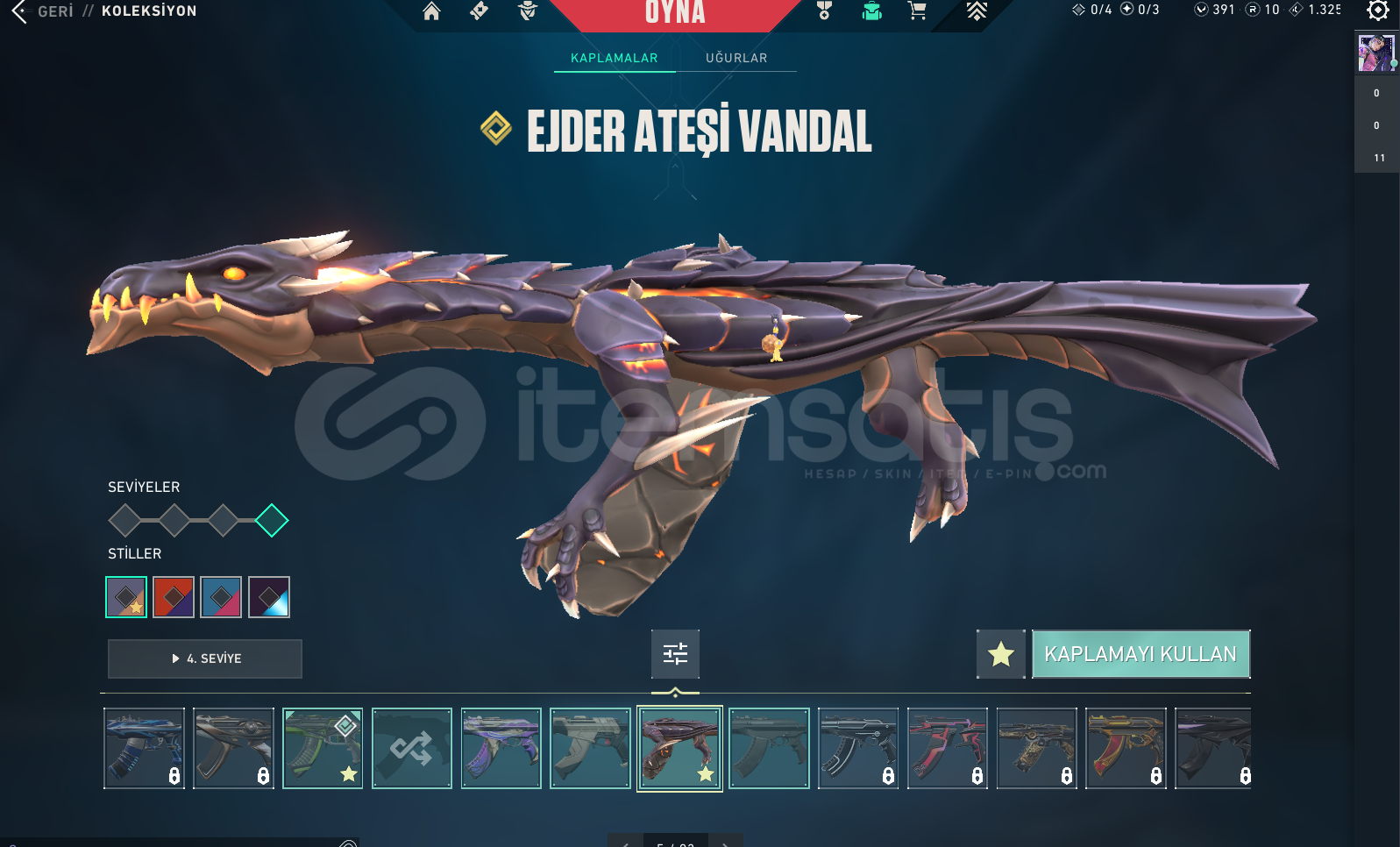Expand the 4. SEVİYE level selector
Screen dimensions: 1400x847
204,658
